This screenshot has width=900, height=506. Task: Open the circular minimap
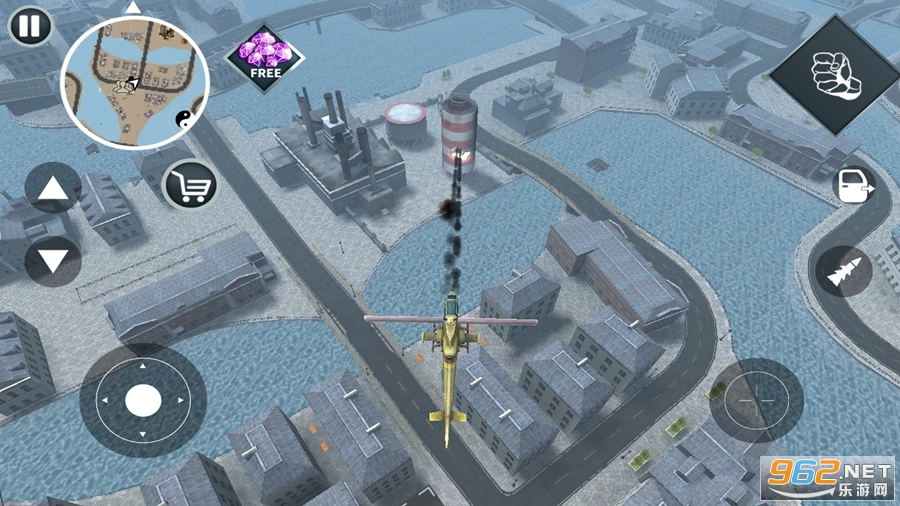coord(135,84)
